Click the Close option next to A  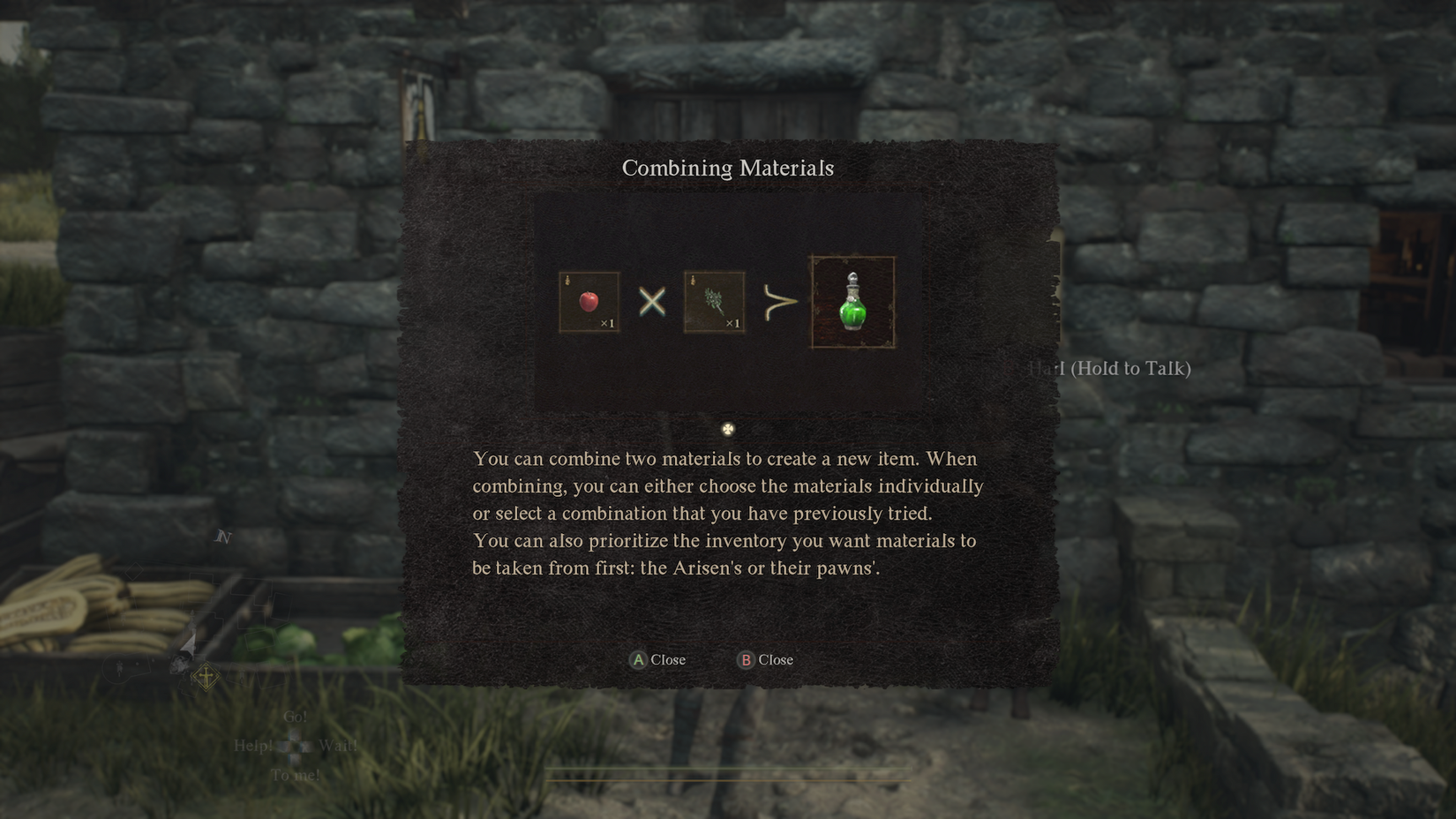[x=669, y=659]
